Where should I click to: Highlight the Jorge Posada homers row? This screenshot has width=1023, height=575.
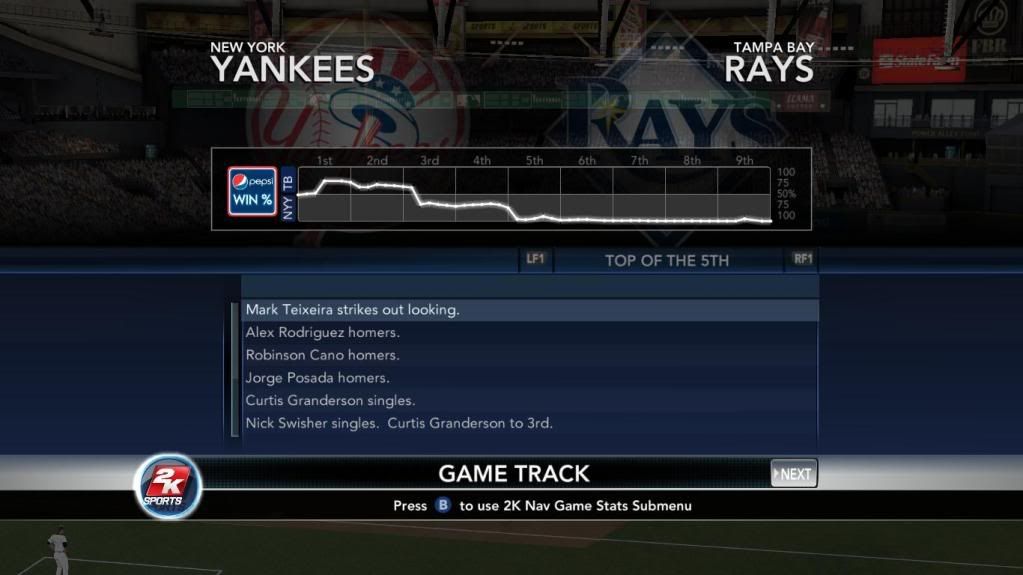click(x=530, y=378)
